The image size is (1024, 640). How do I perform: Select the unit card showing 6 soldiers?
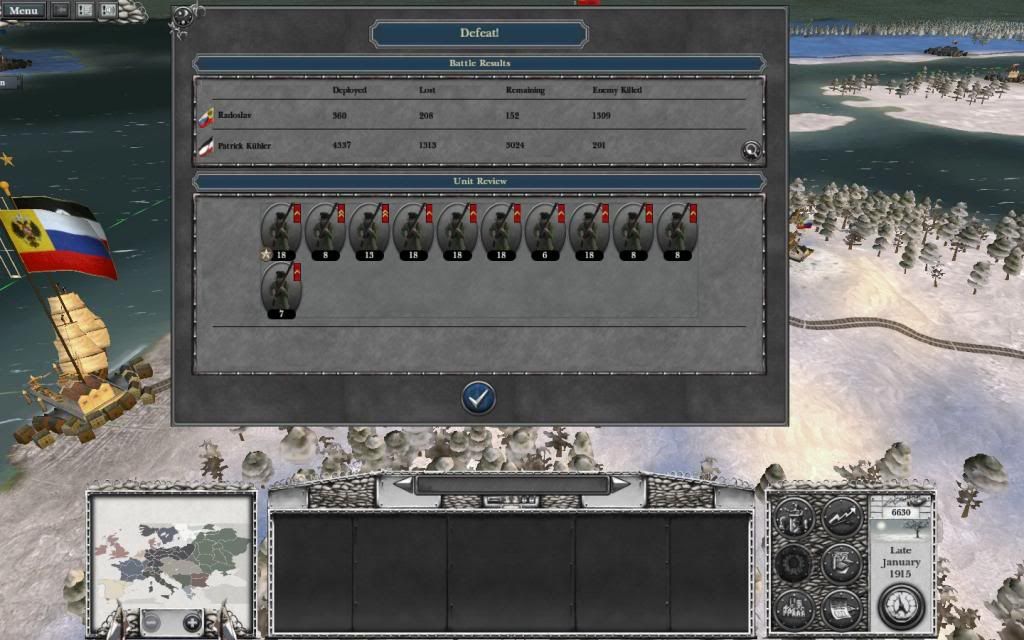(545, 232)
